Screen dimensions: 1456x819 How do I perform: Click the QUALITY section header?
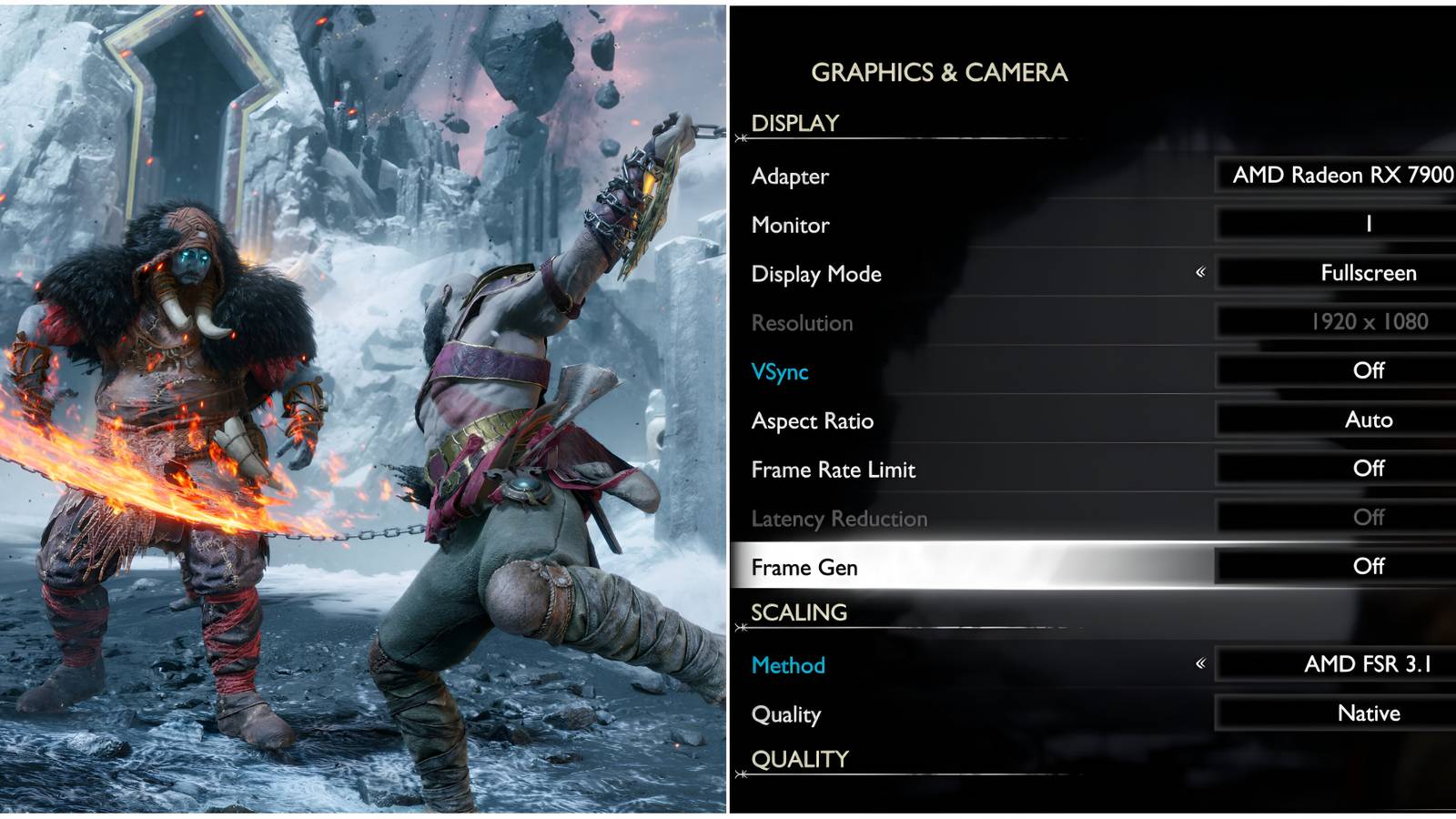[796, 758]
